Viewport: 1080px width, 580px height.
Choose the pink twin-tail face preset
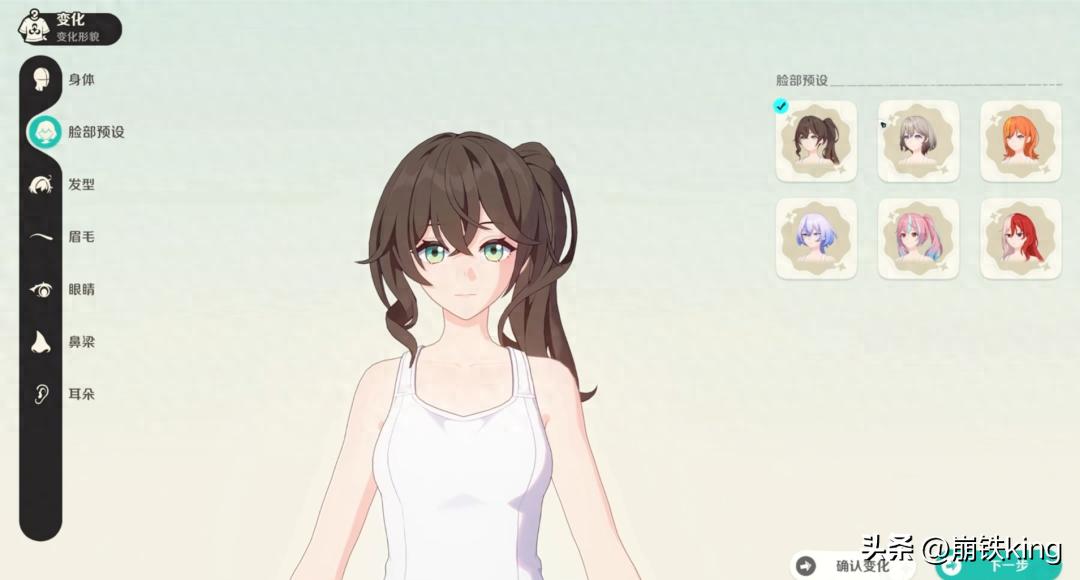pyautogui.click(x=918, y=239)
